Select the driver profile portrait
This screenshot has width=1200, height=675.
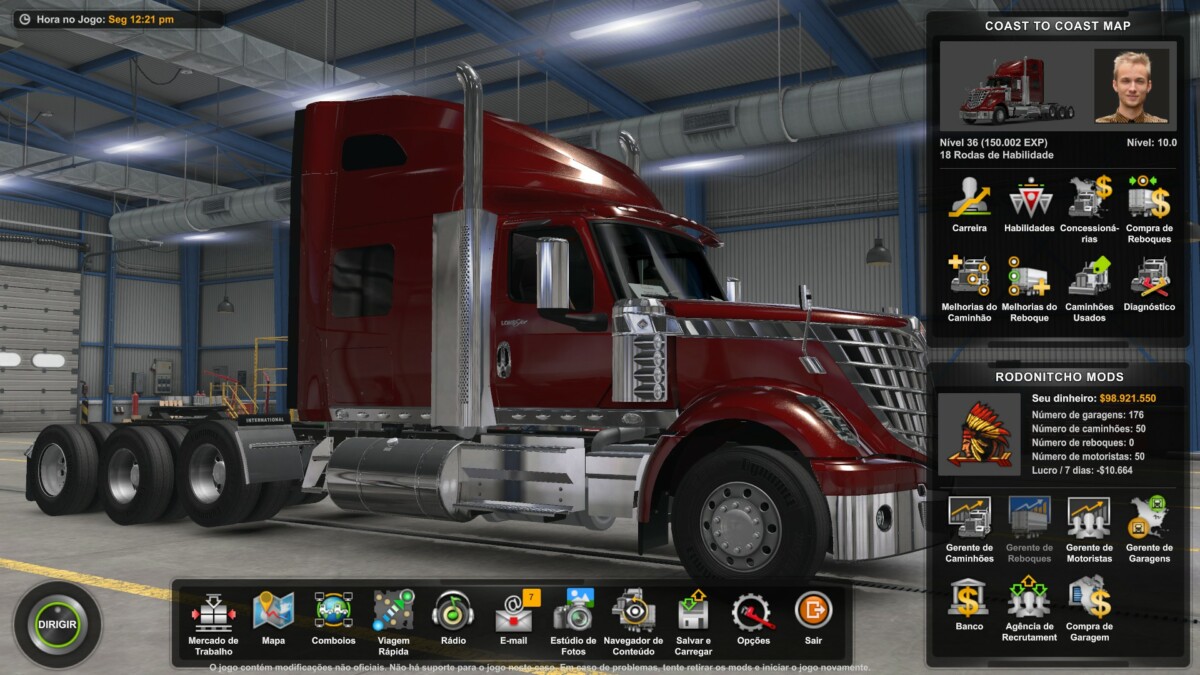coord(1131,86)
